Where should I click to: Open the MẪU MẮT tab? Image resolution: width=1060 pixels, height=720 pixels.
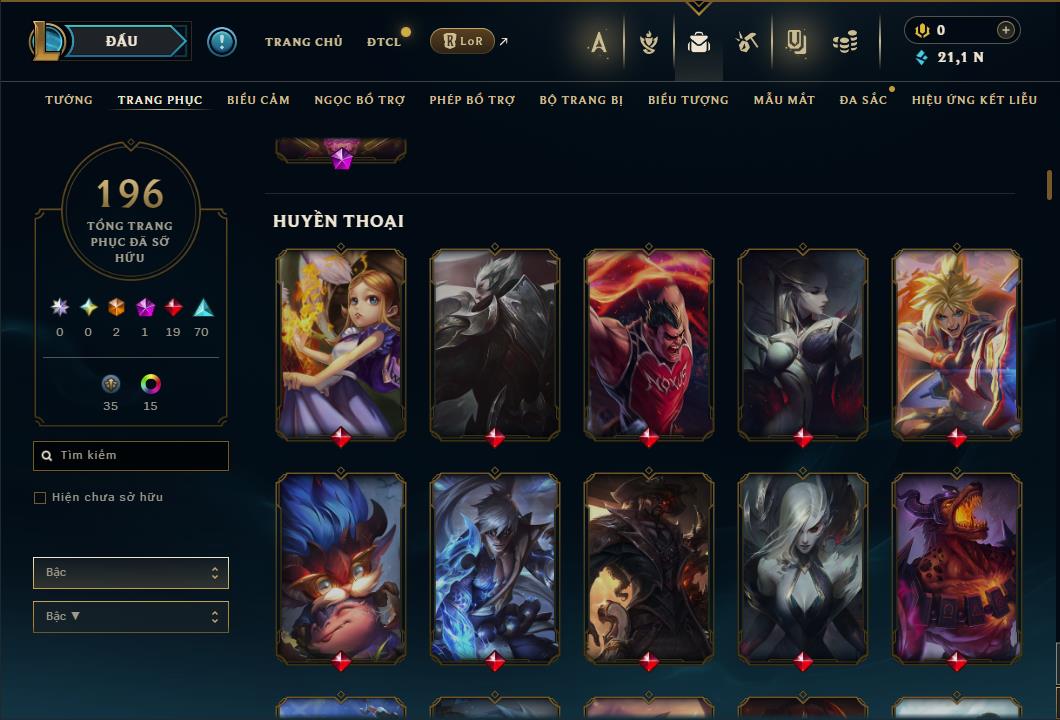(x=784, y=100)
